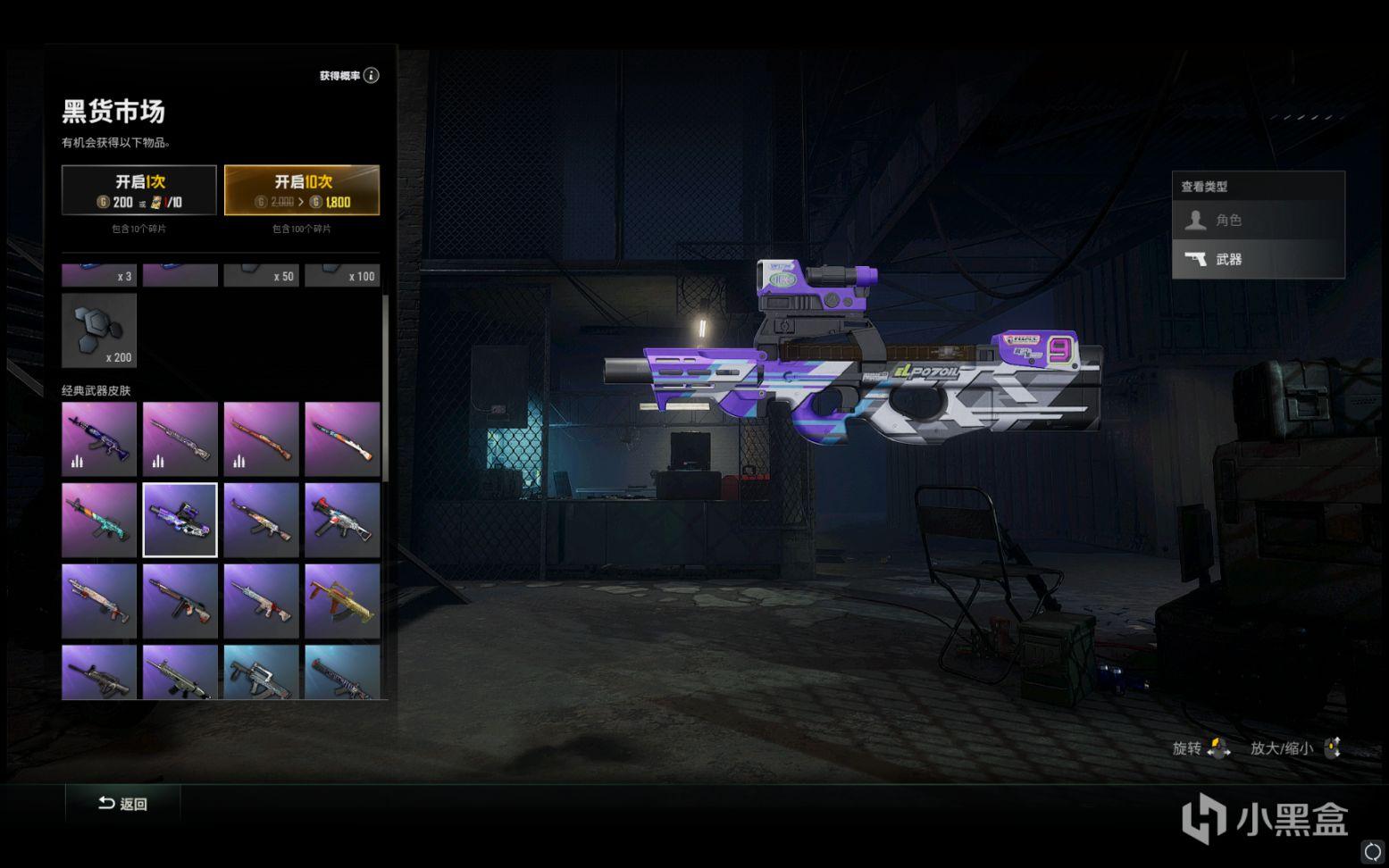Switch view type to Weapon (武器)
This screenshot has width=1389, height=868.
pos(1258,259)
